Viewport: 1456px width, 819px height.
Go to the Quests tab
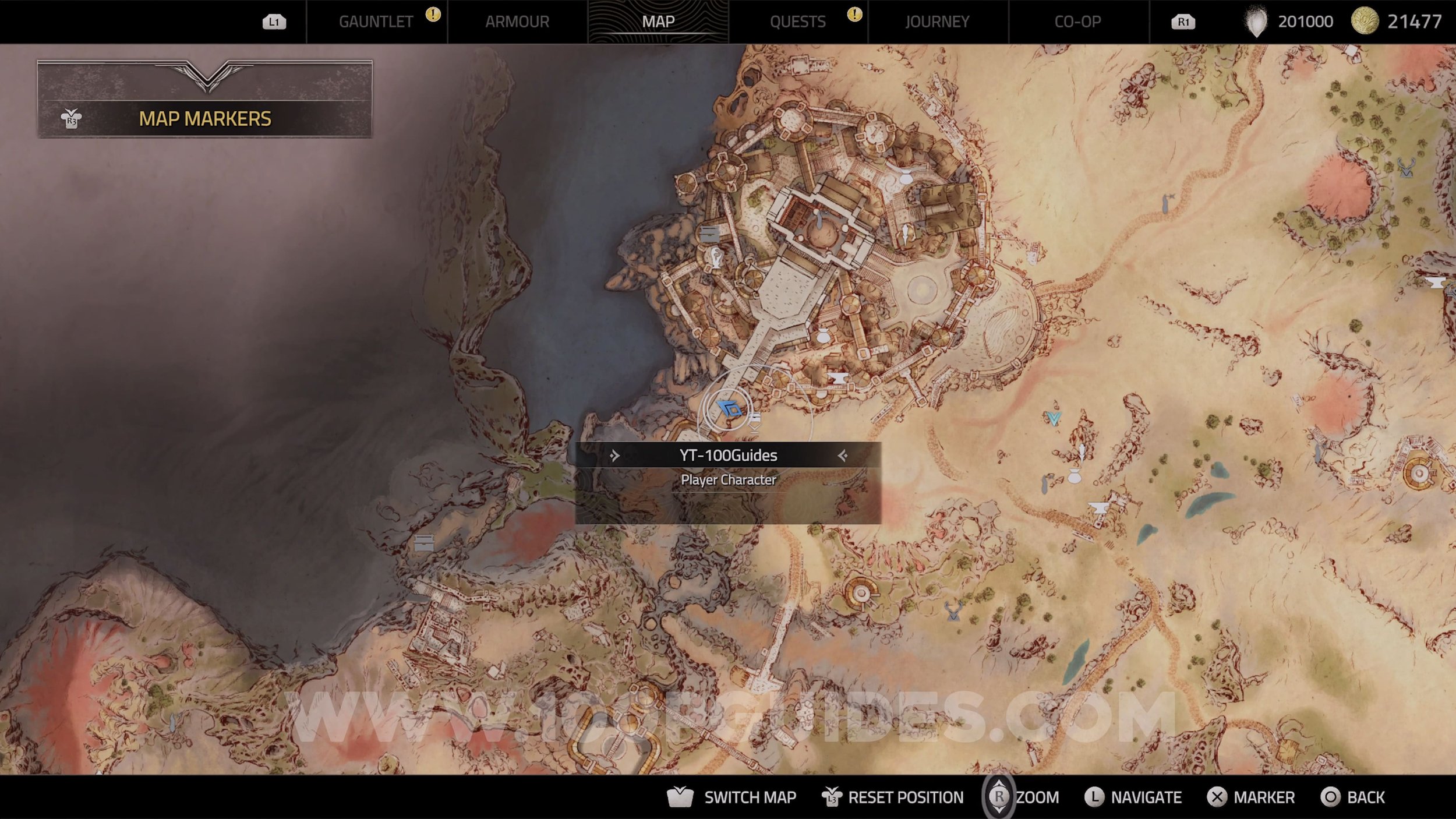[x=797, y=22]
